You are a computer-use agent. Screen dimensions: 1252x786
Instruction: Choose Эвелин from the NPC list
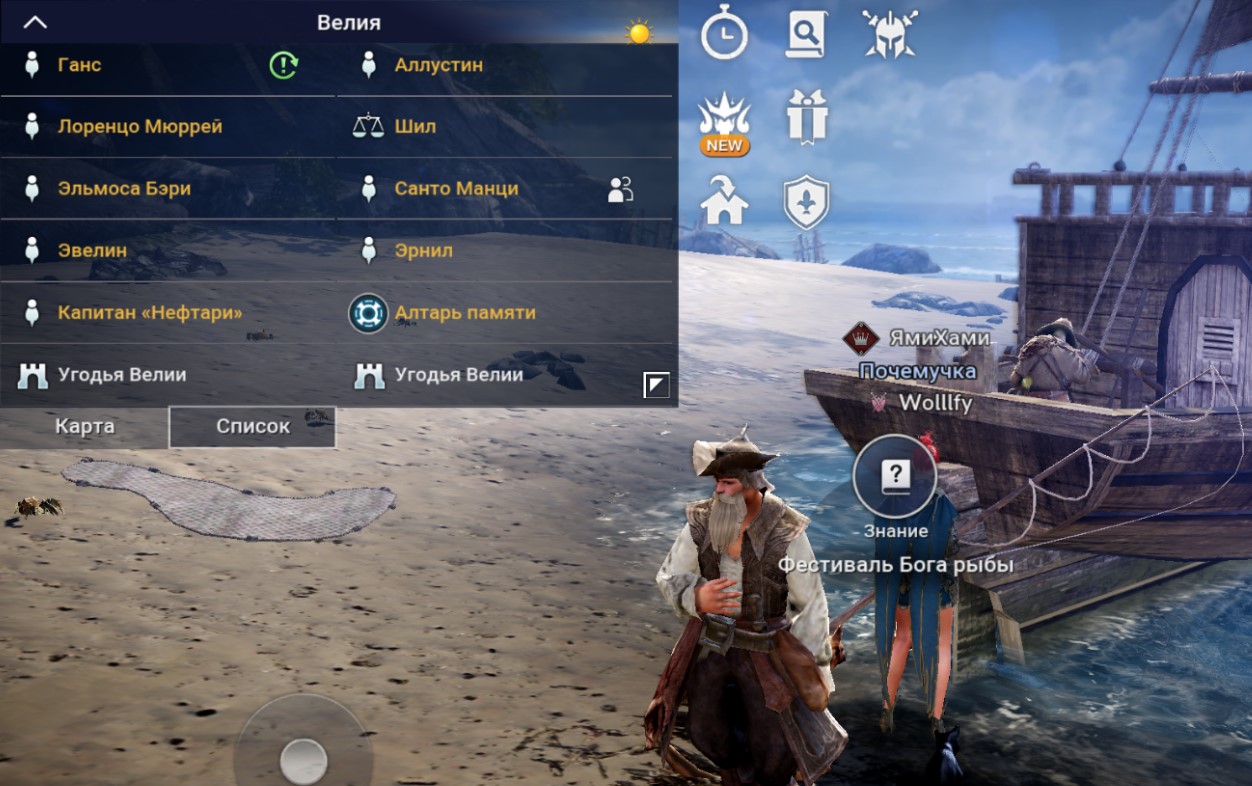click(x=92, y=250)
